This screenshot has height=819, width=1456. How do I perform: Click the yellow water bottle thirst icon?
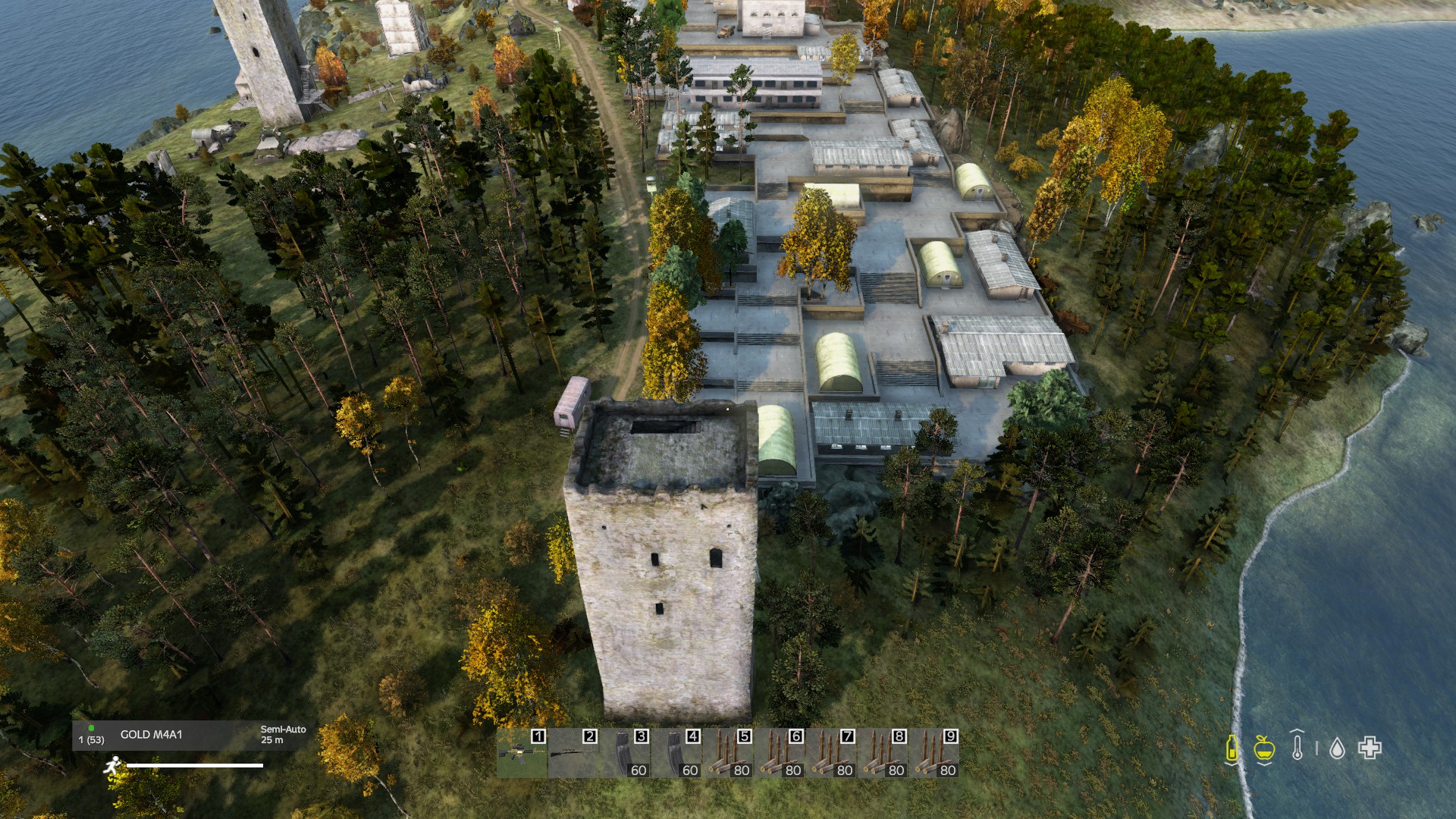pos(1232,748)
